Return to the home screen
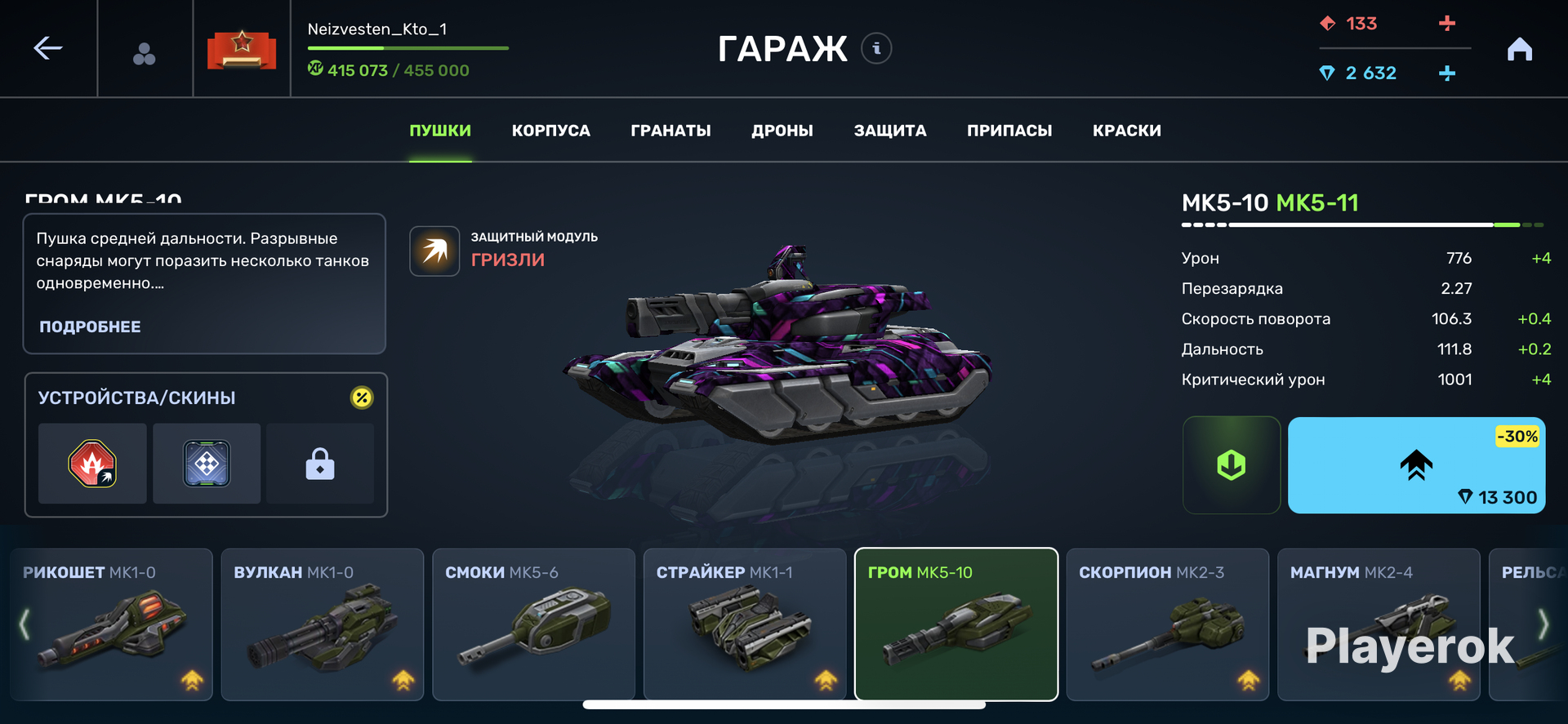 pos(1519,50)
